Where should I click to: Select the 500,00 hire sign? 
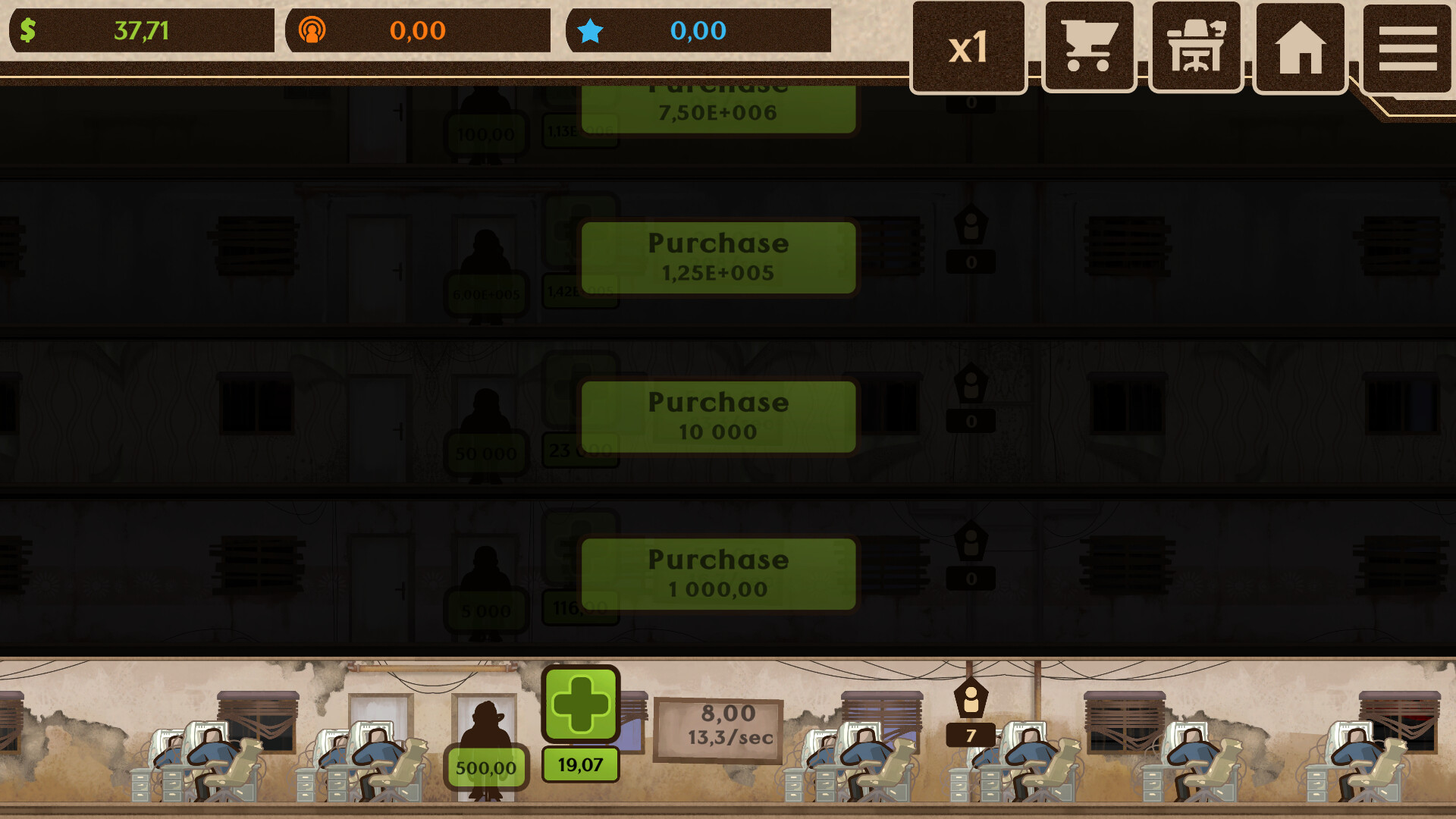pos(485,767)
